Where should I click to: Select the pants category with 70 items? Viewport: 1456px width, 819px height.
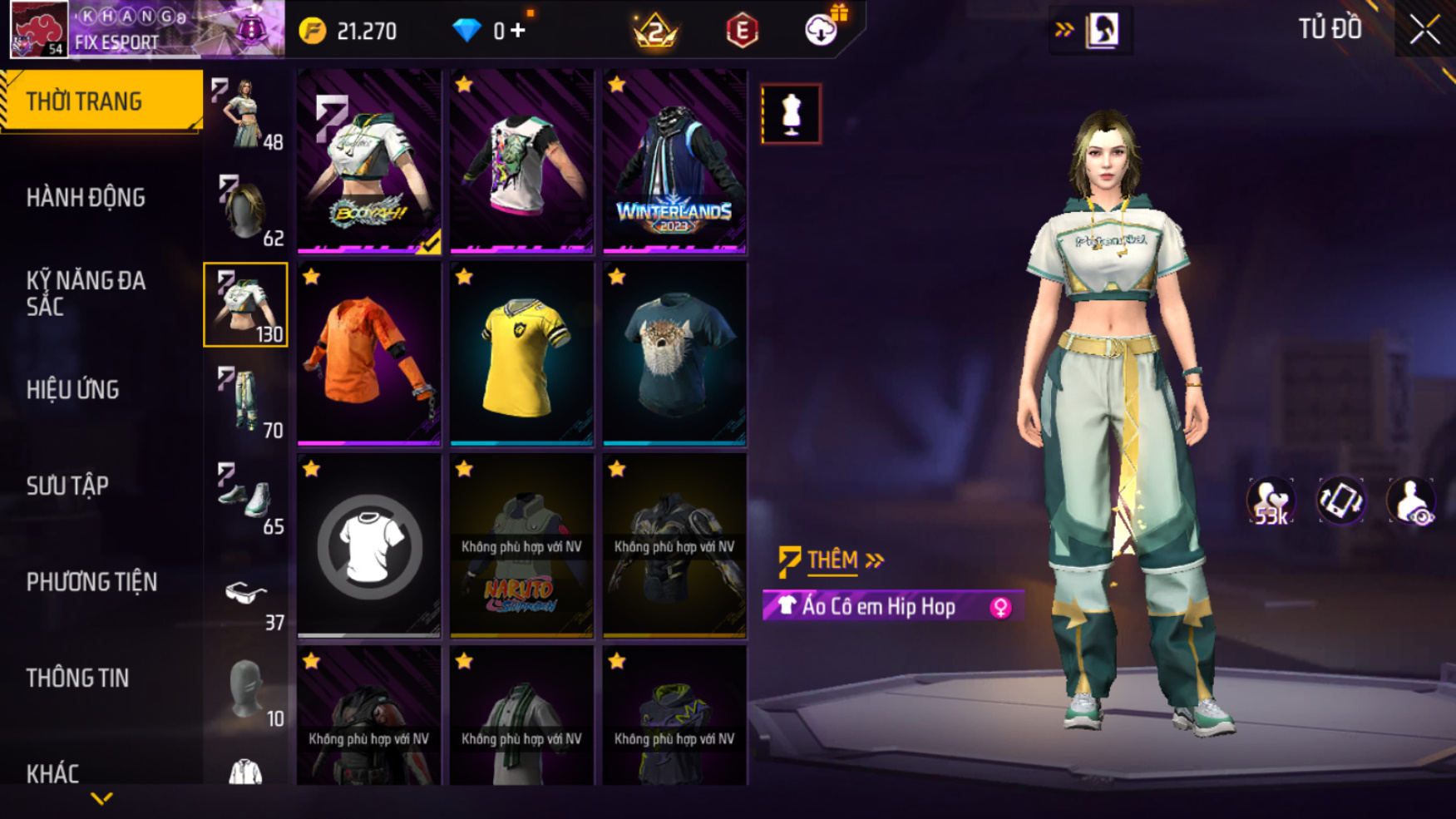point(246,402)
